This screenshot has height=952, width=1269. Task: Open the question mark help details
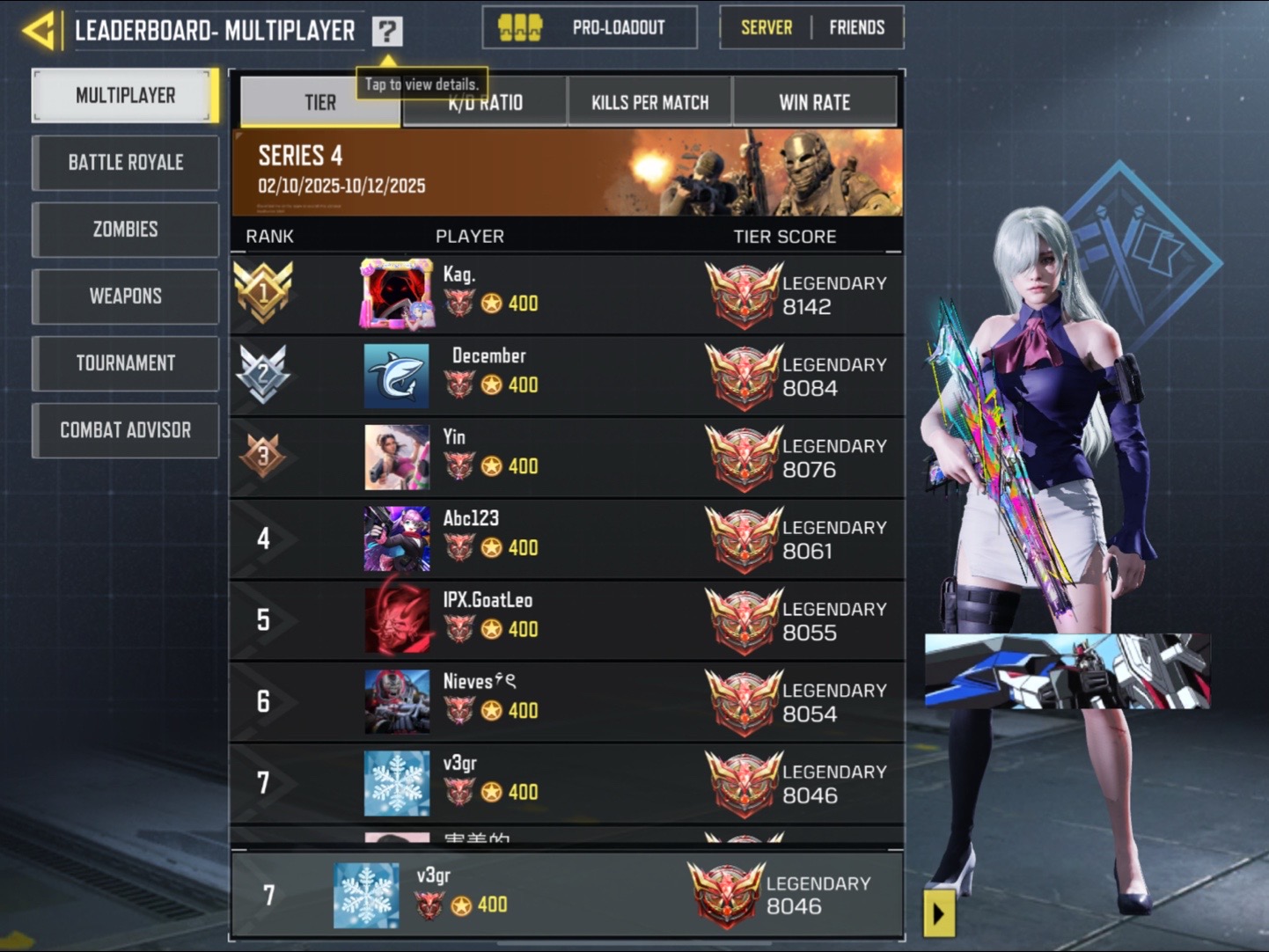click(387, 32)
